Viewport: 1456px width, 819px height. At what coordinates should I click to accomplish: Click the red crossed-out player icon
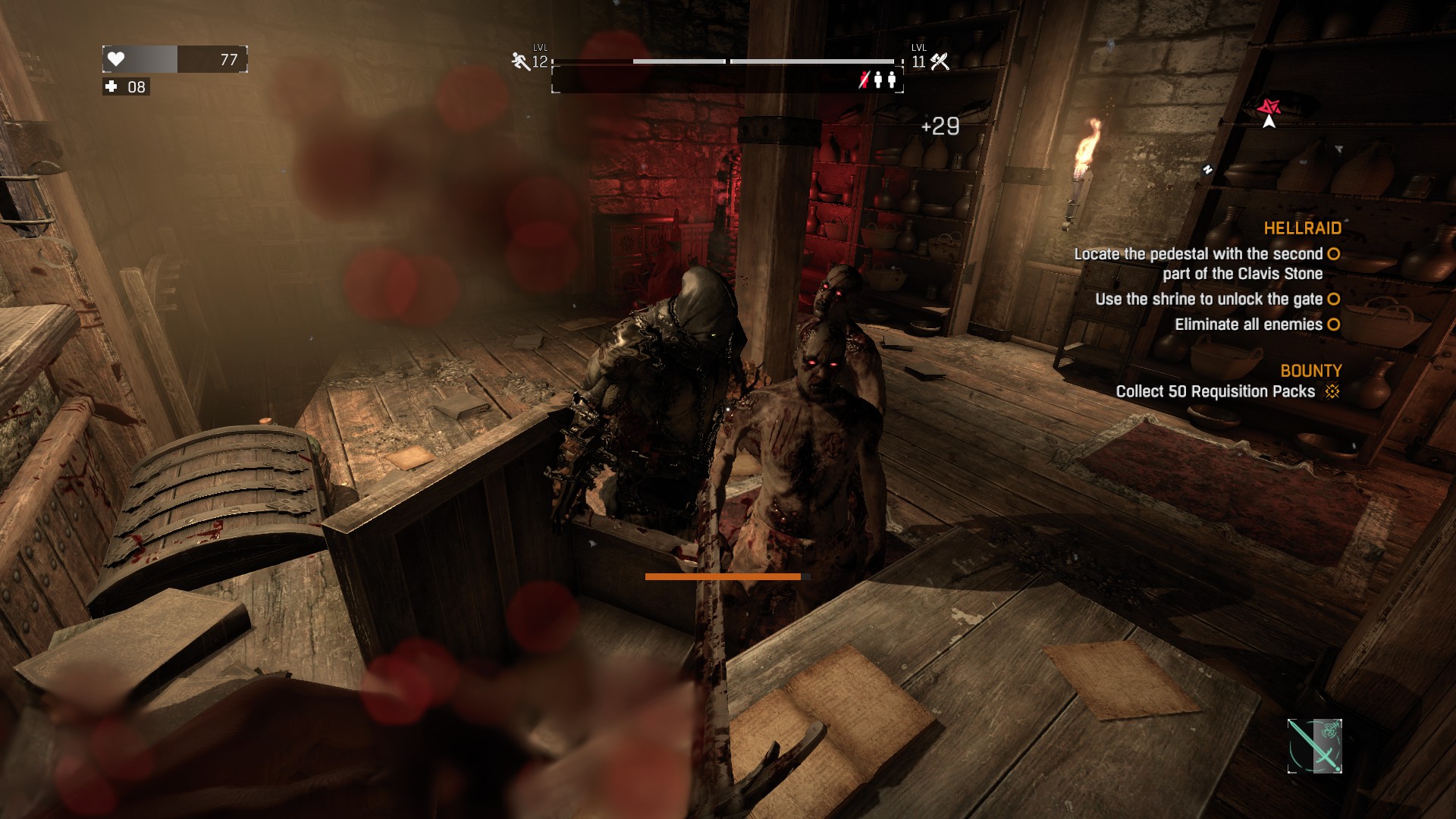(x=864, y=78)
